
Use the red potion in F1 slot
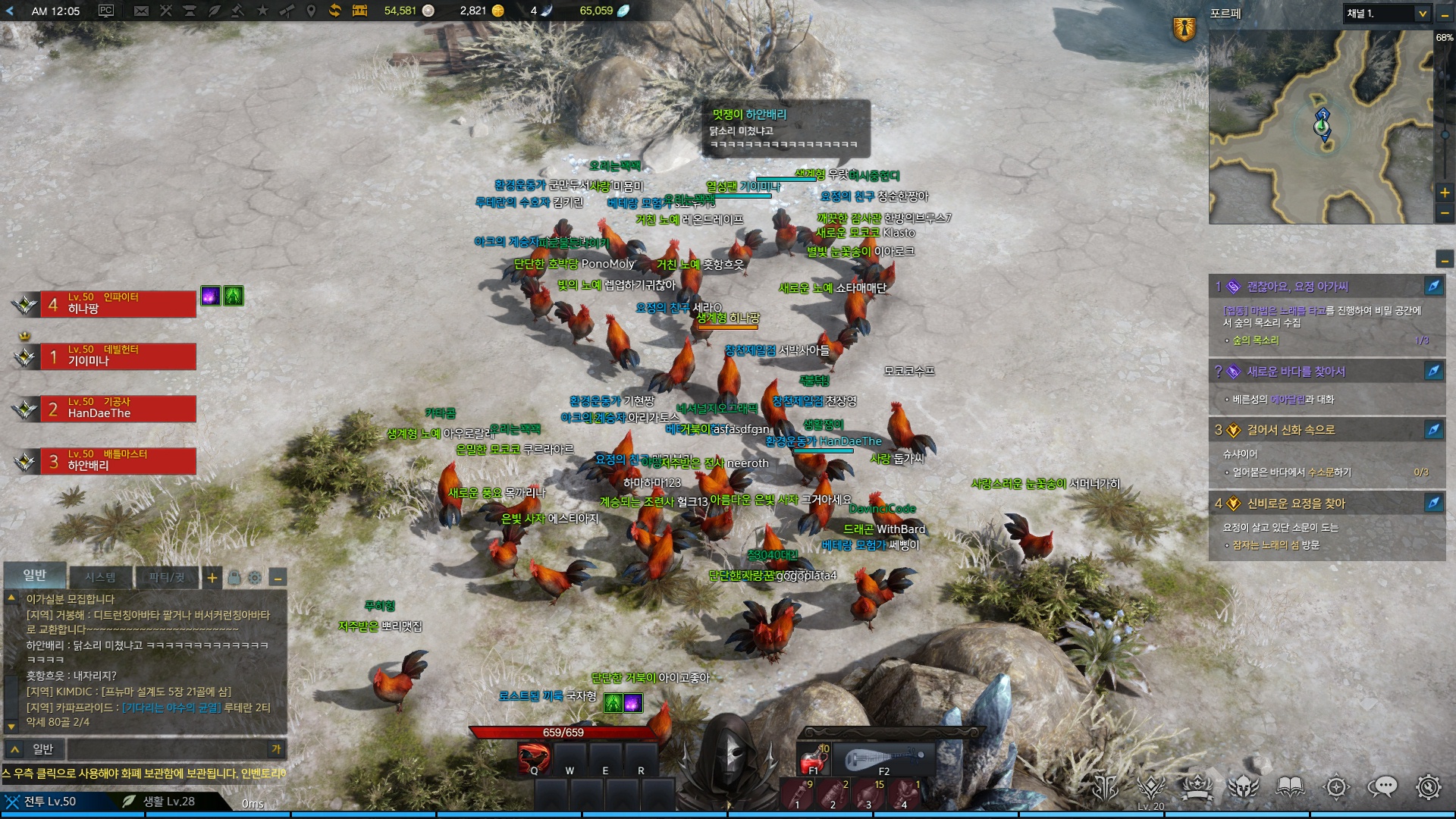[x=814, y=759]
